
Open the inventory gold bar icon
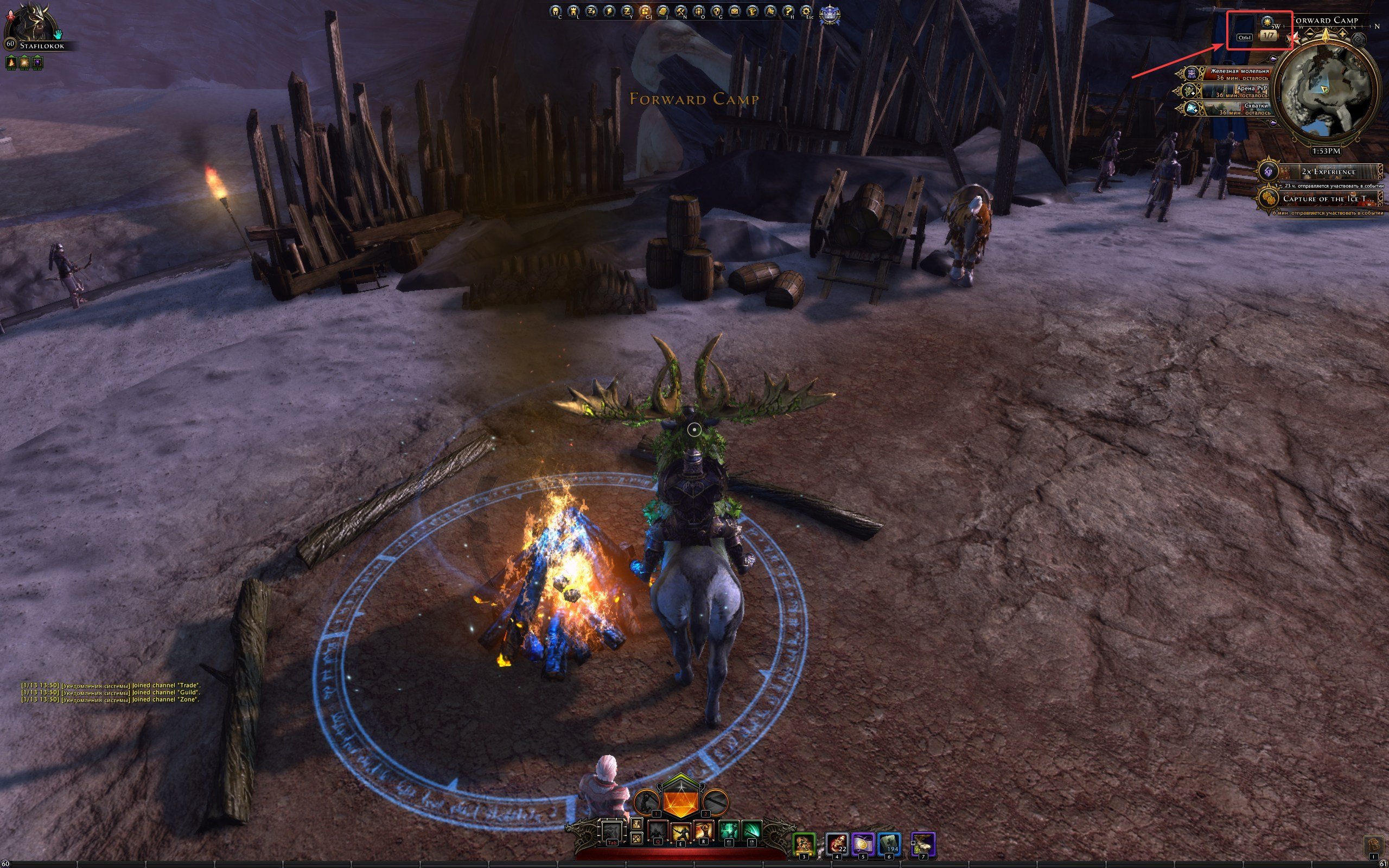click(662, 11)
